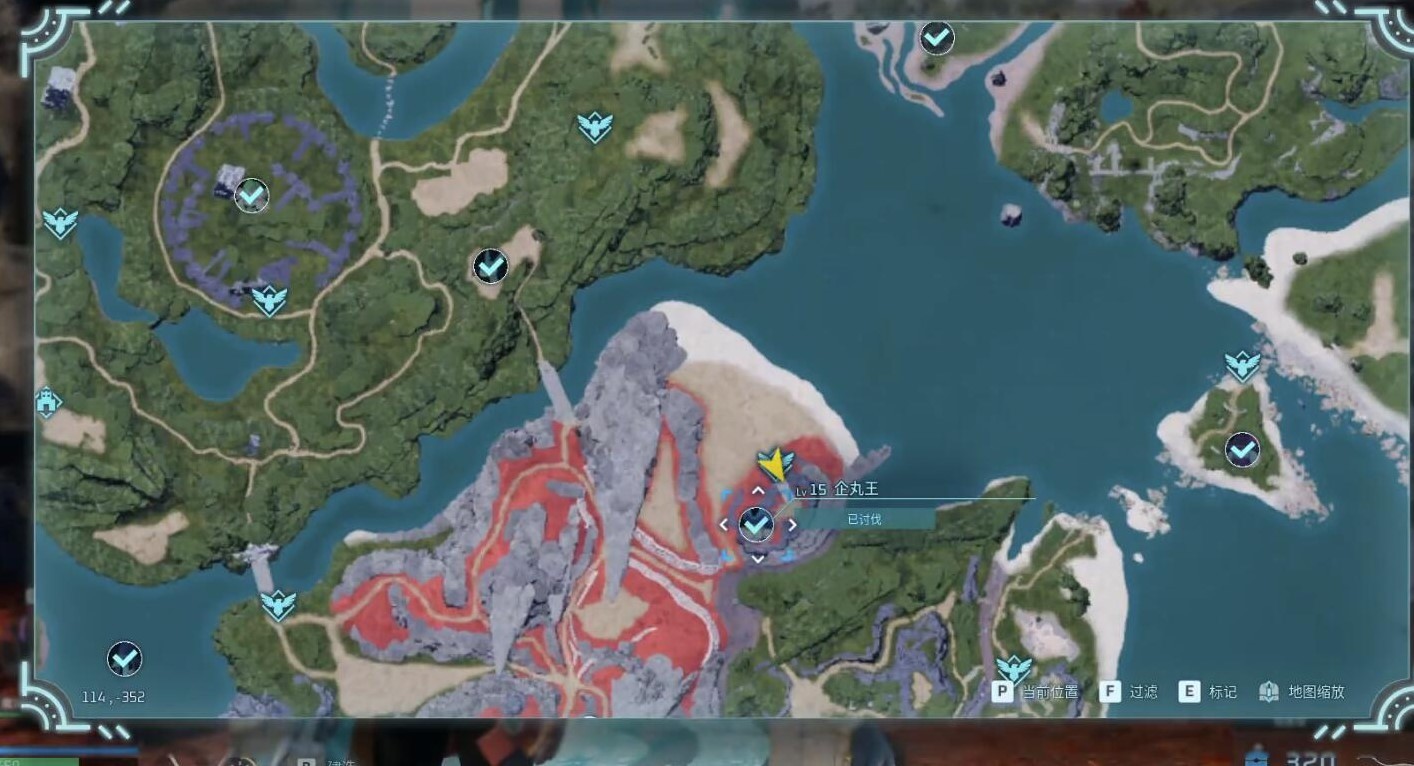The image size is (1414, 766).
Task: Select the checkmark marker on the small sandy island
Action: click(x=1242, y=450)
